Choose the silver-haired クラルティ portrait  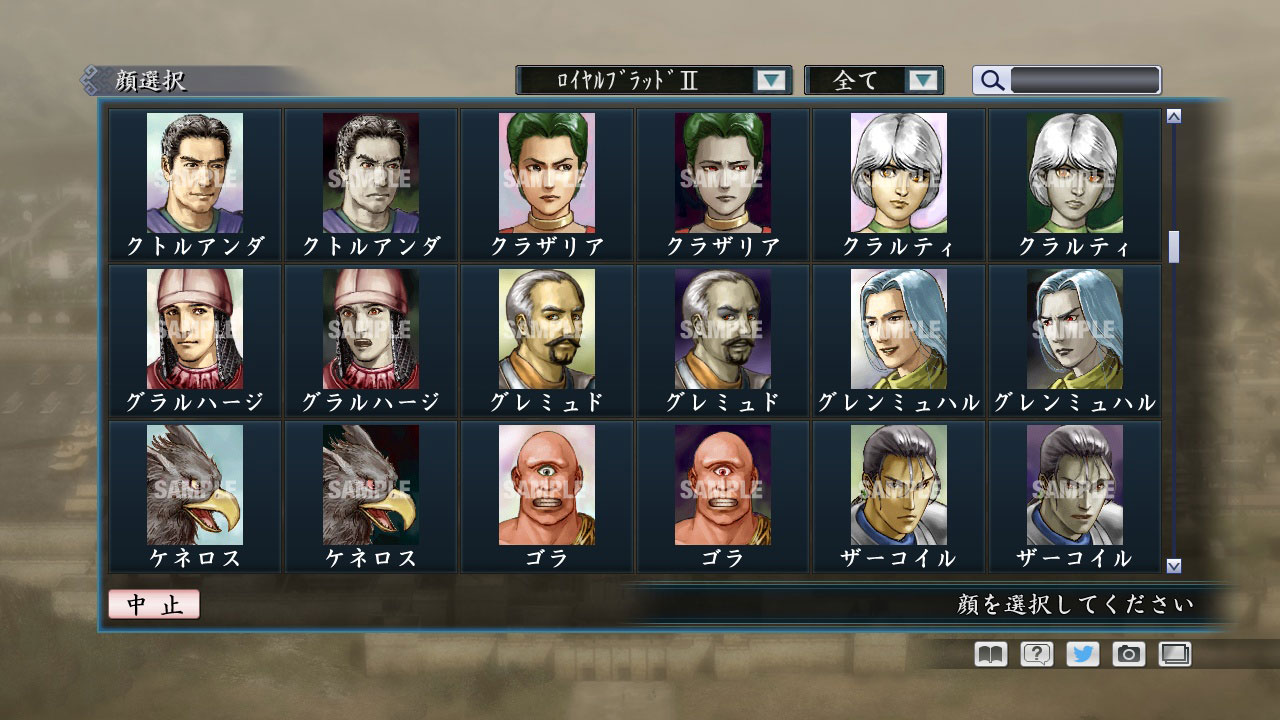[899, 175]
